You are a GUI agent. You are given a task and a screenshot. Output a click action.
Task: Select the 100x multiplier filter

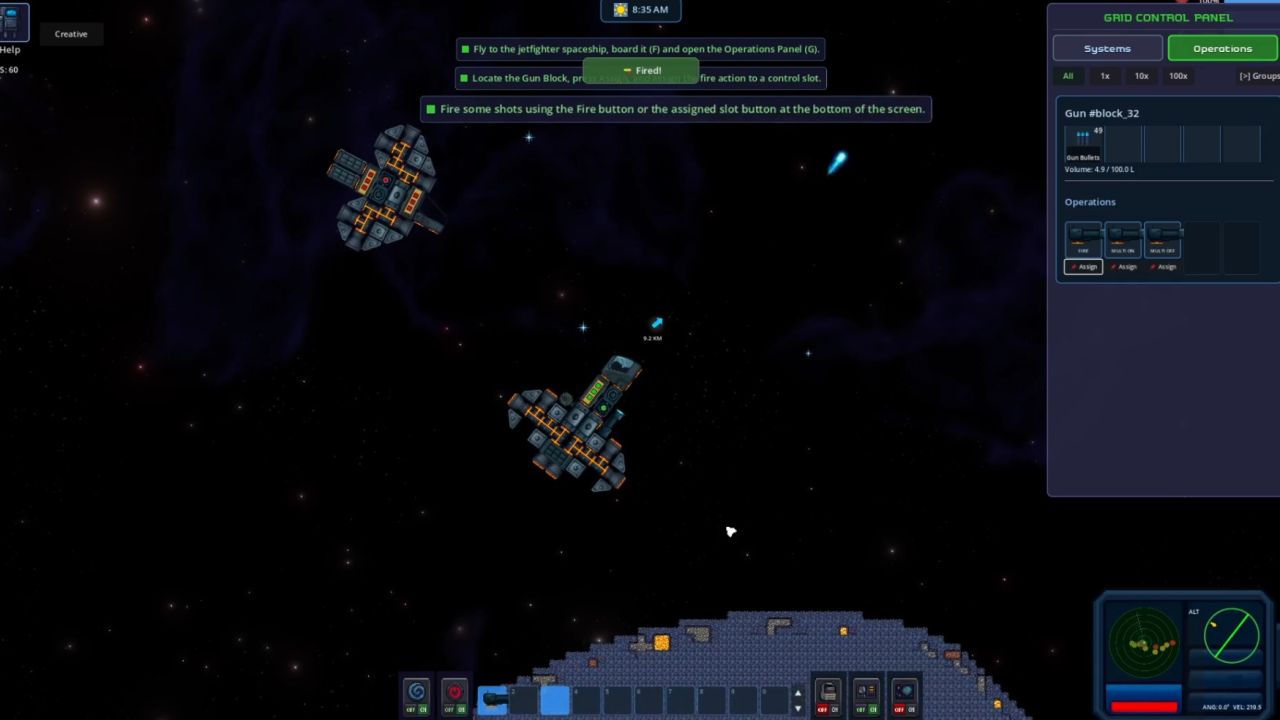(1178, 76)
